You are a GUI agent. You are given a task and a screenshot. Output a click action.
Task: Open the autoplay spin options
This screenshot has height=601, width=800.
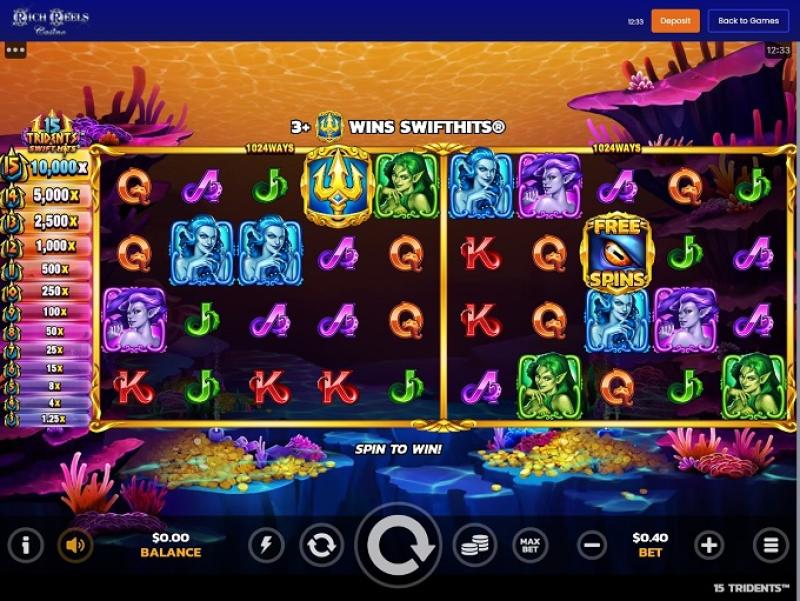click(x=321, y=545)
